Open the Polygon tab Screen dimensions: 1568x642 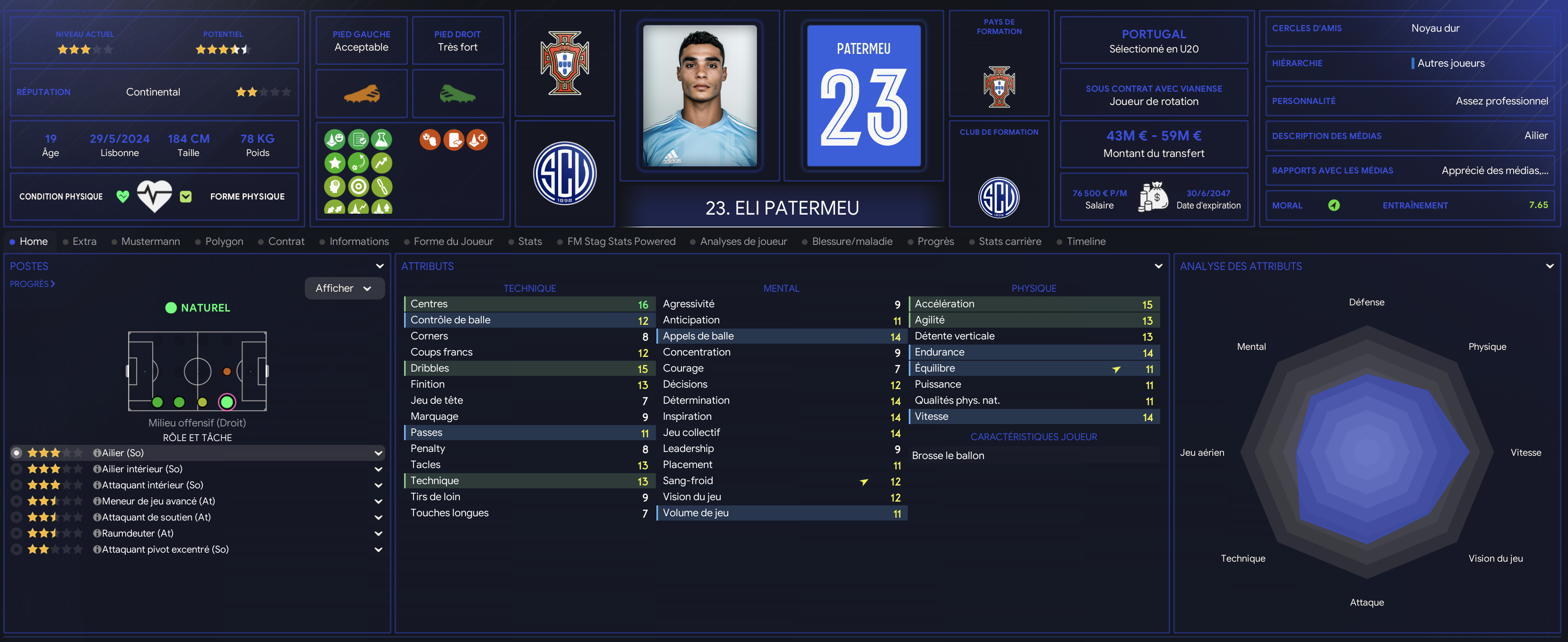click(x=224, y=241)
